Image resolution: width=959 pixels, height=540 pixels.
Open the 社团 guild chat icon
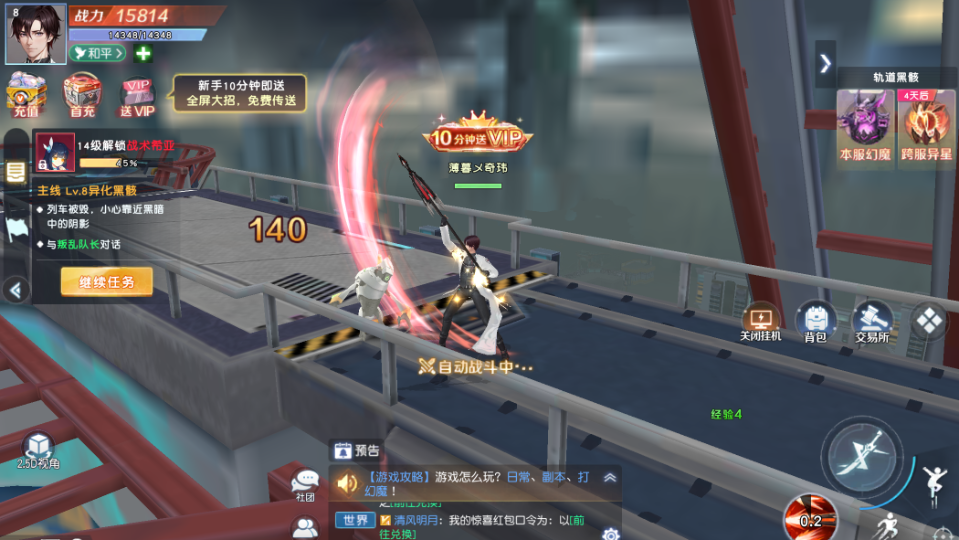click(x=305, y=484)
